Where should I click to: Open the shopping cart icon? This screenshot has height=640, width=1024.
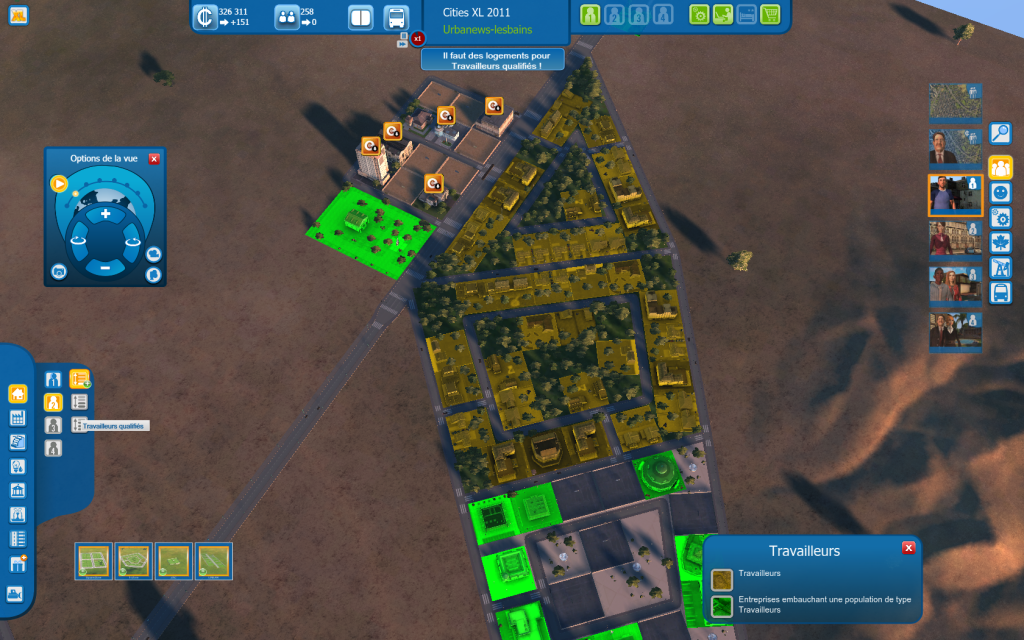click(x=770, y=15)
